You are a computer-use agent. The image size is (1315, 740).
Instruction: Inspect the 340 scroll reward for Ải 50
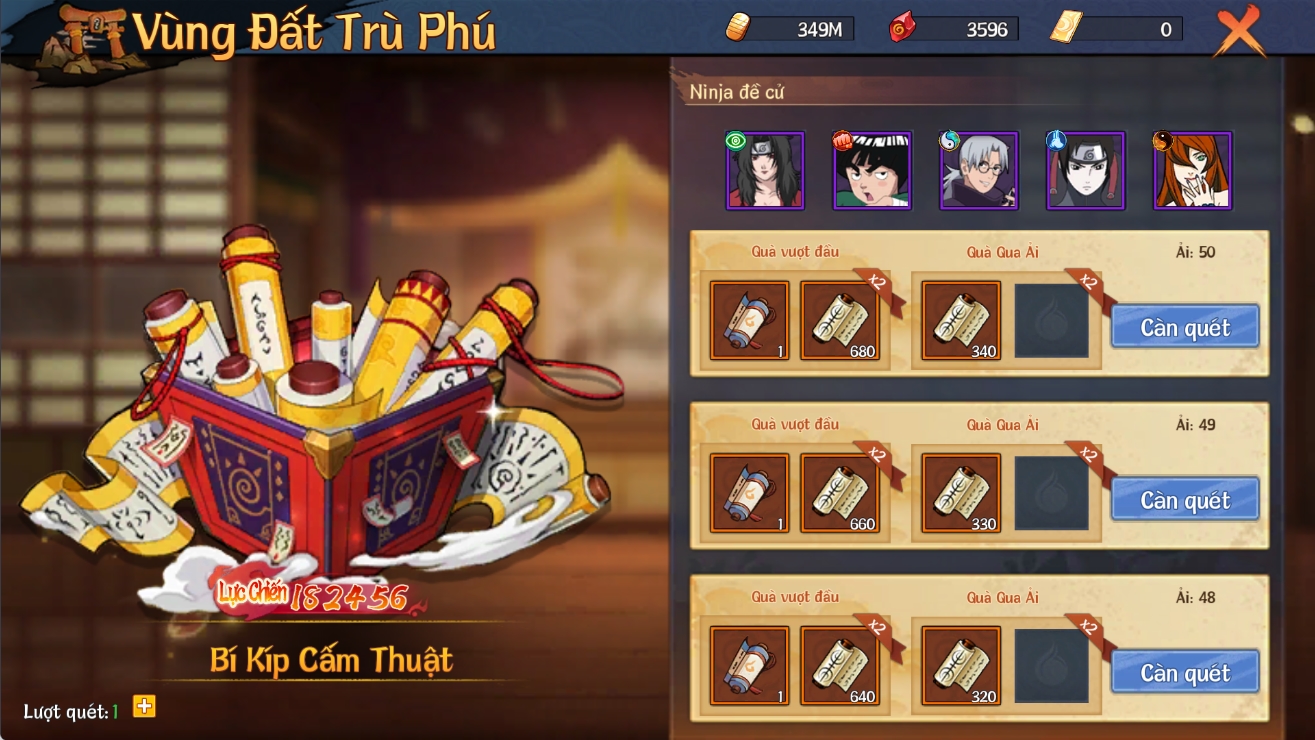click(x=961, y=320)
